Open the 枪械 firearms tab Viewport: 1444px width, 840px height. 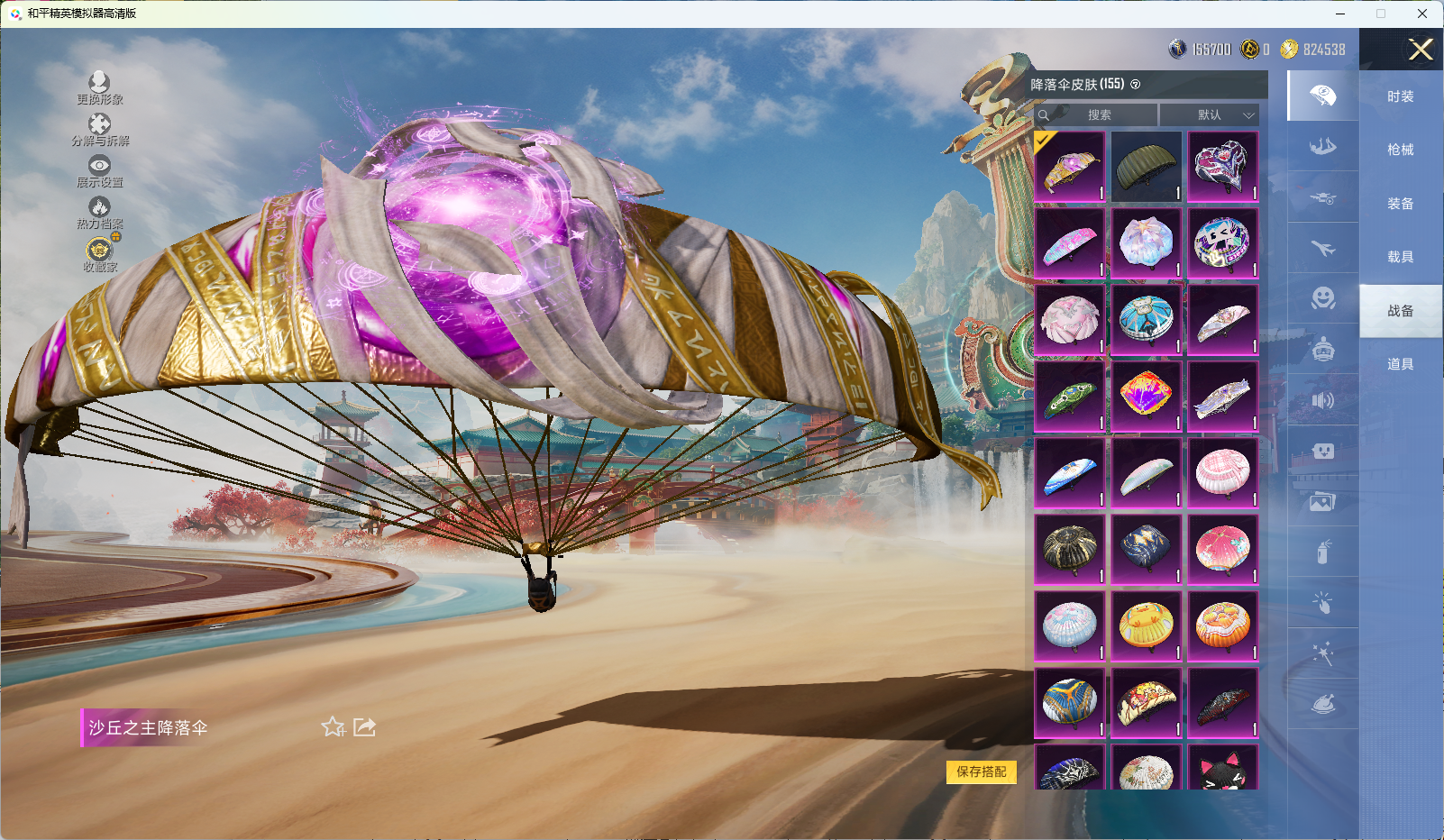[x=1400, y=150]
